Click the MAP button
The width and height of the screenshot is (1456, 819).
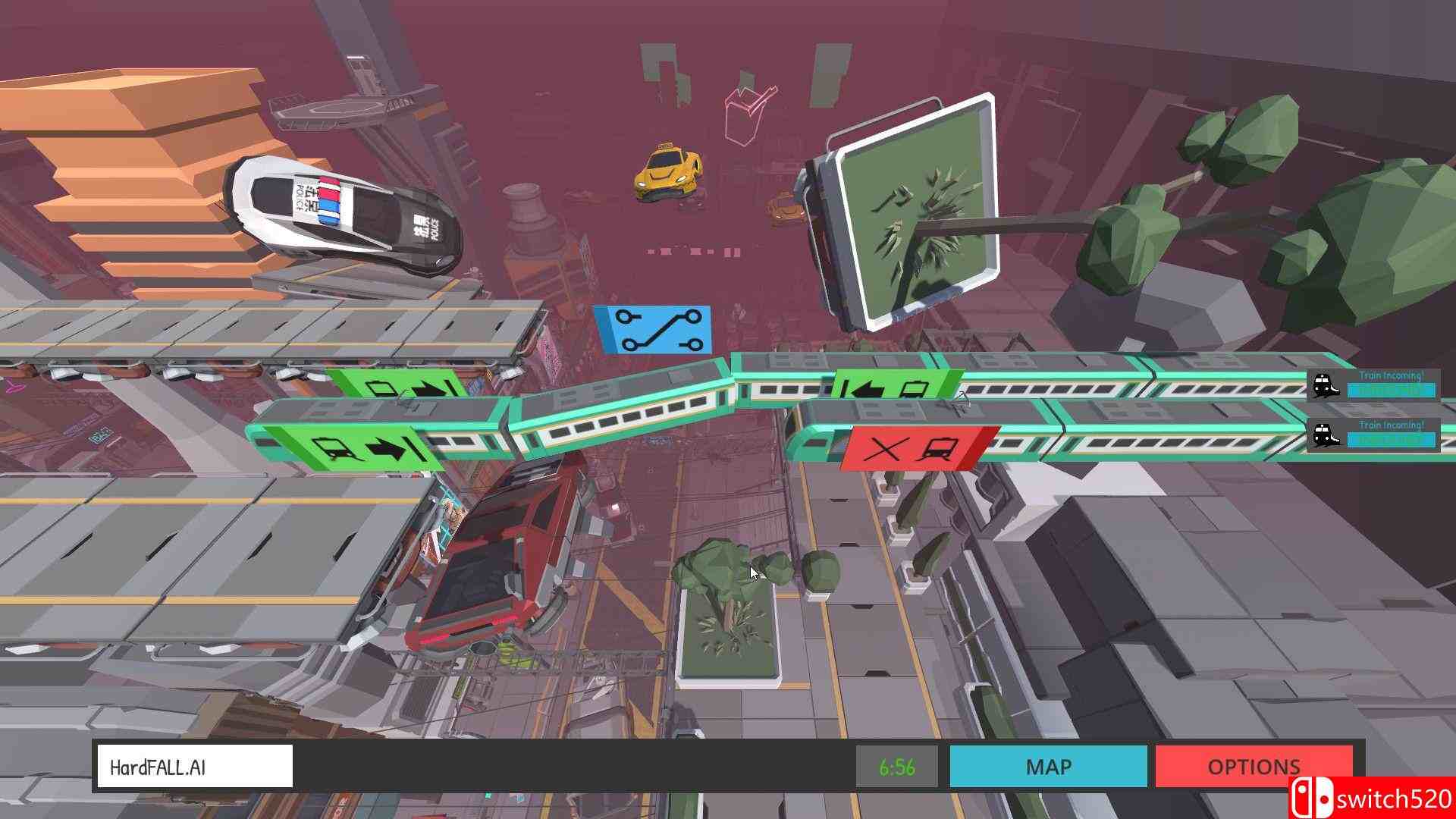point(1049,767)
